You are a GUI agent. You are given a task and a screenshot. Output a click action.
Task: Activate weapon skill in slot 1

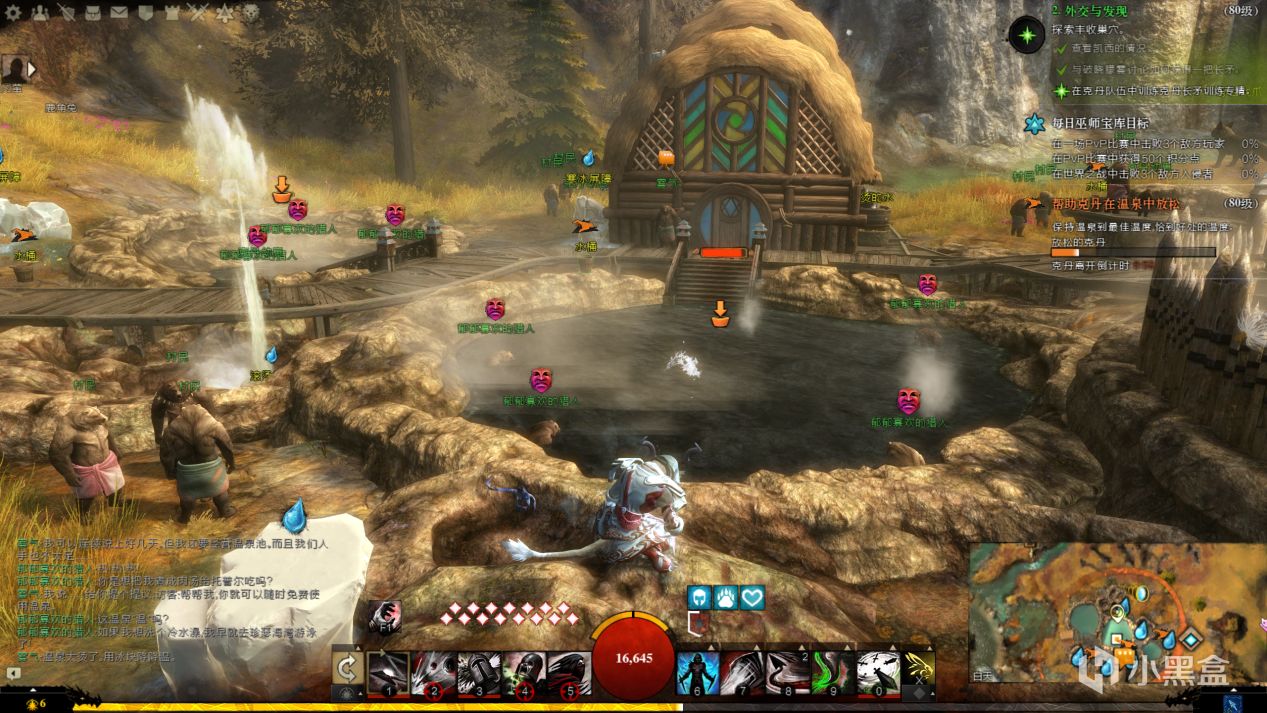(387, 672)
